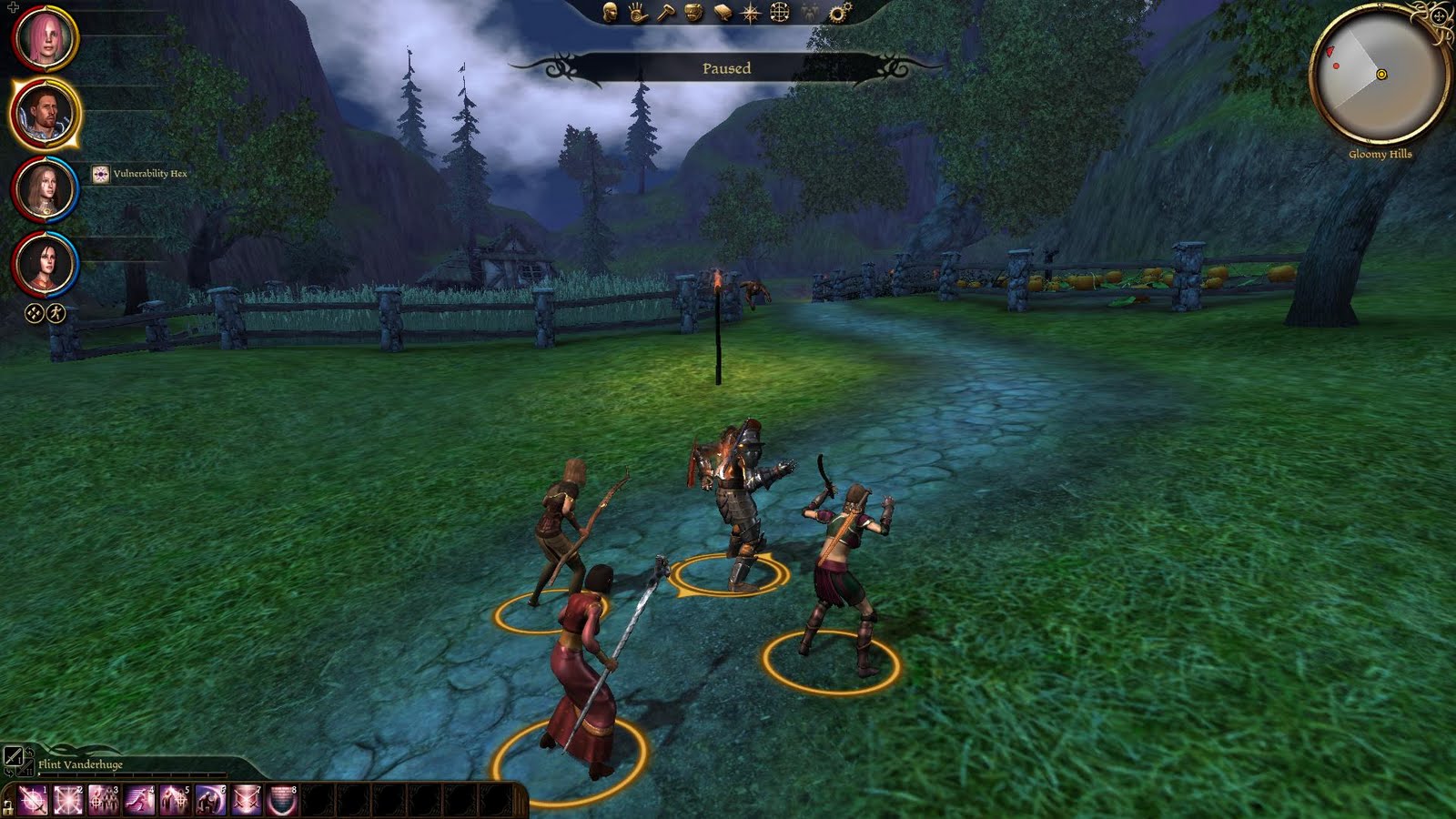Toggle the select-all party button

point(34,313)
